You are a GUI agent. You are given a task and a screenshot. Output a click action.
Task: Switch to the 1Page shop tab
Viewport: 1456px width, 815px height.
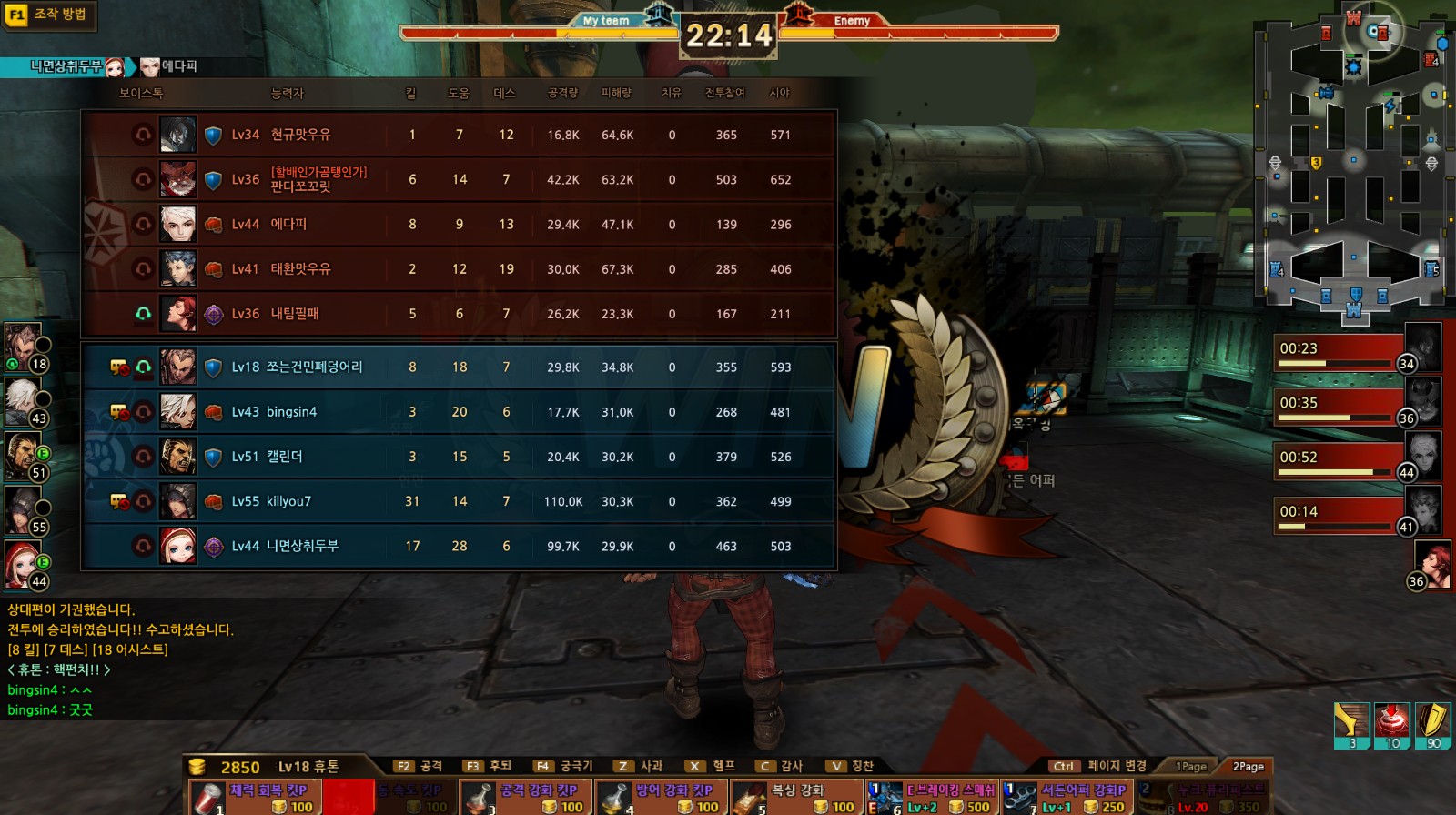tap(1190, 767)
